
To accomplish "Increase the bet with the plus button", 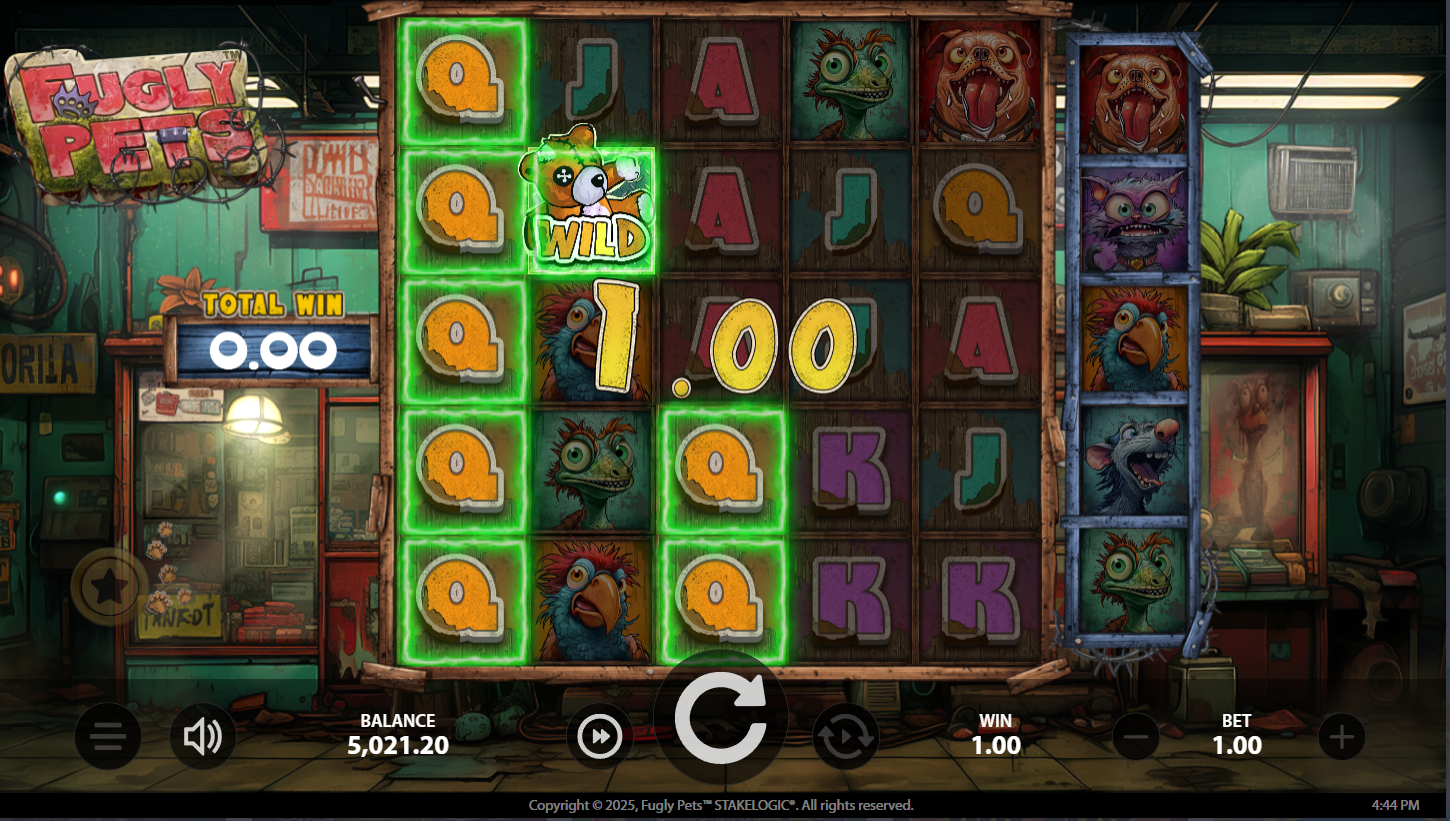I will pos(1341,738).
